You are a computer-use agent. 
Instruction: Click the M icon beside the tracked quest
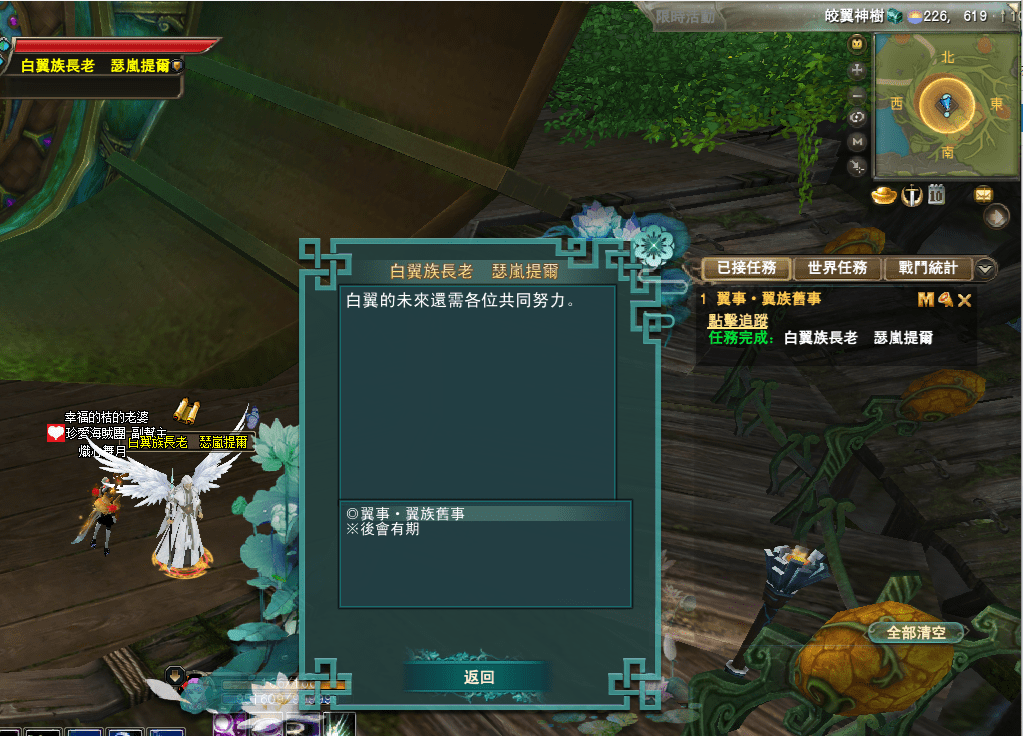925,299
